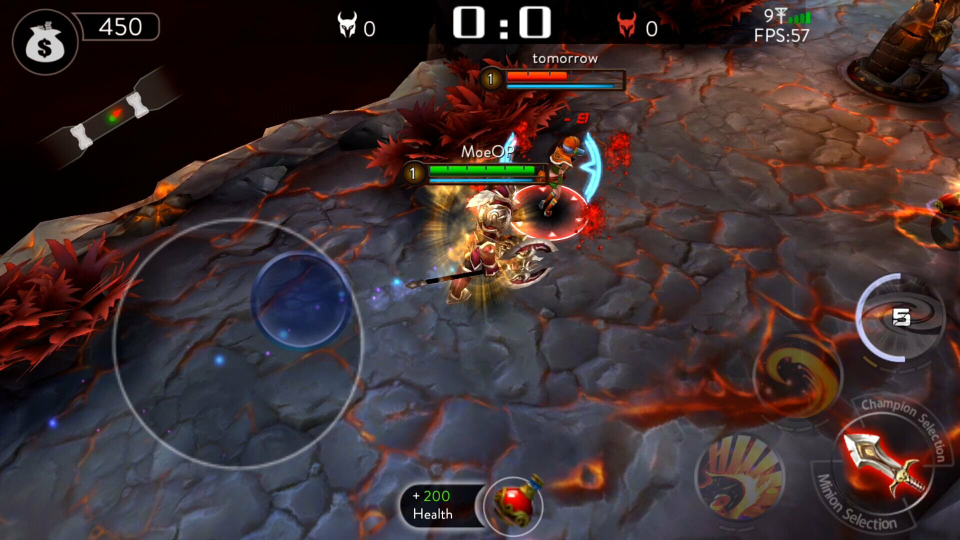The height and width of the screenshot is (540, 960).
Task: Choose Champion Selection targeting
Action: [904, 416]
